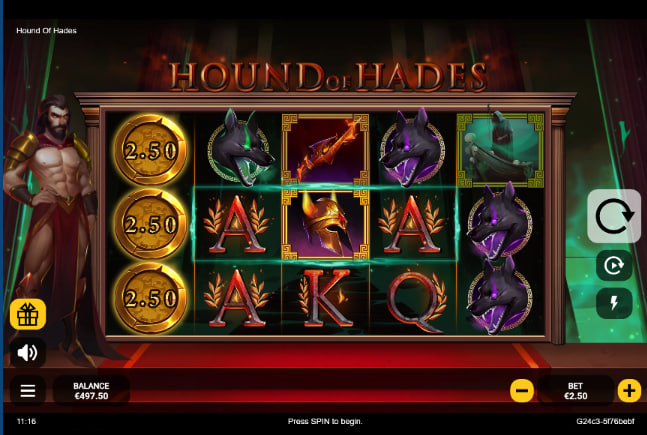Mute the game sound

coord(28,352)
